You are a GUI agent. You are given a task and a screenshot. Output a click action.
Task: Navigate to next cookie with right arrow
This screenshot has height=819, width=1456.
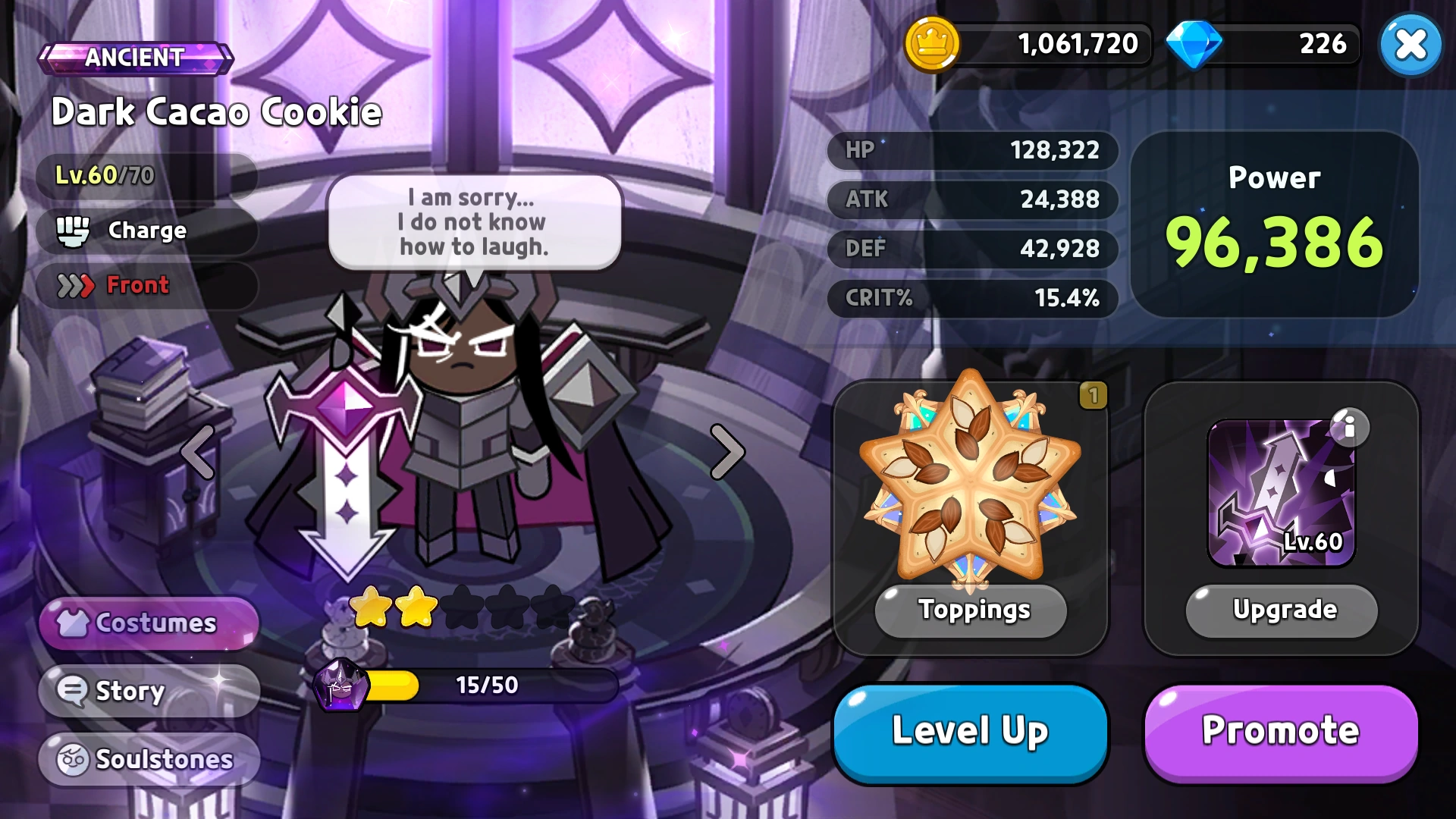click(x=726, y=451)
